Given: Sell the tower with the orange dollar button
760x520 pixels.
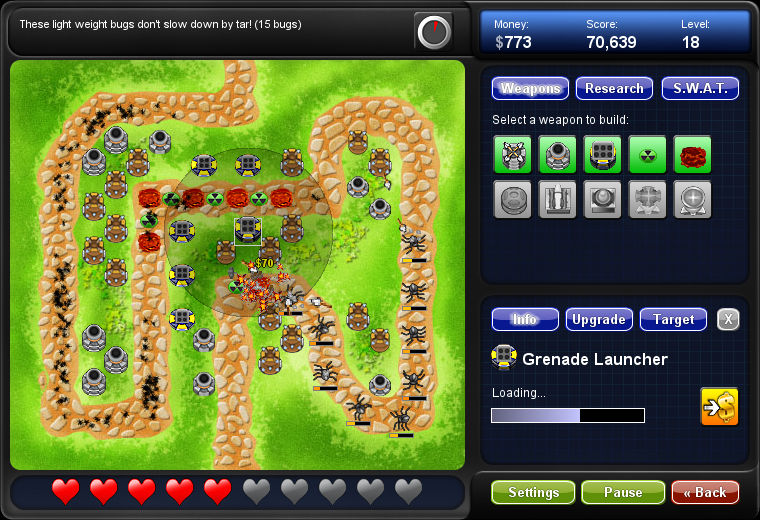Looking at the screenshot, I should pyautogui.click(x=719, y=407).
